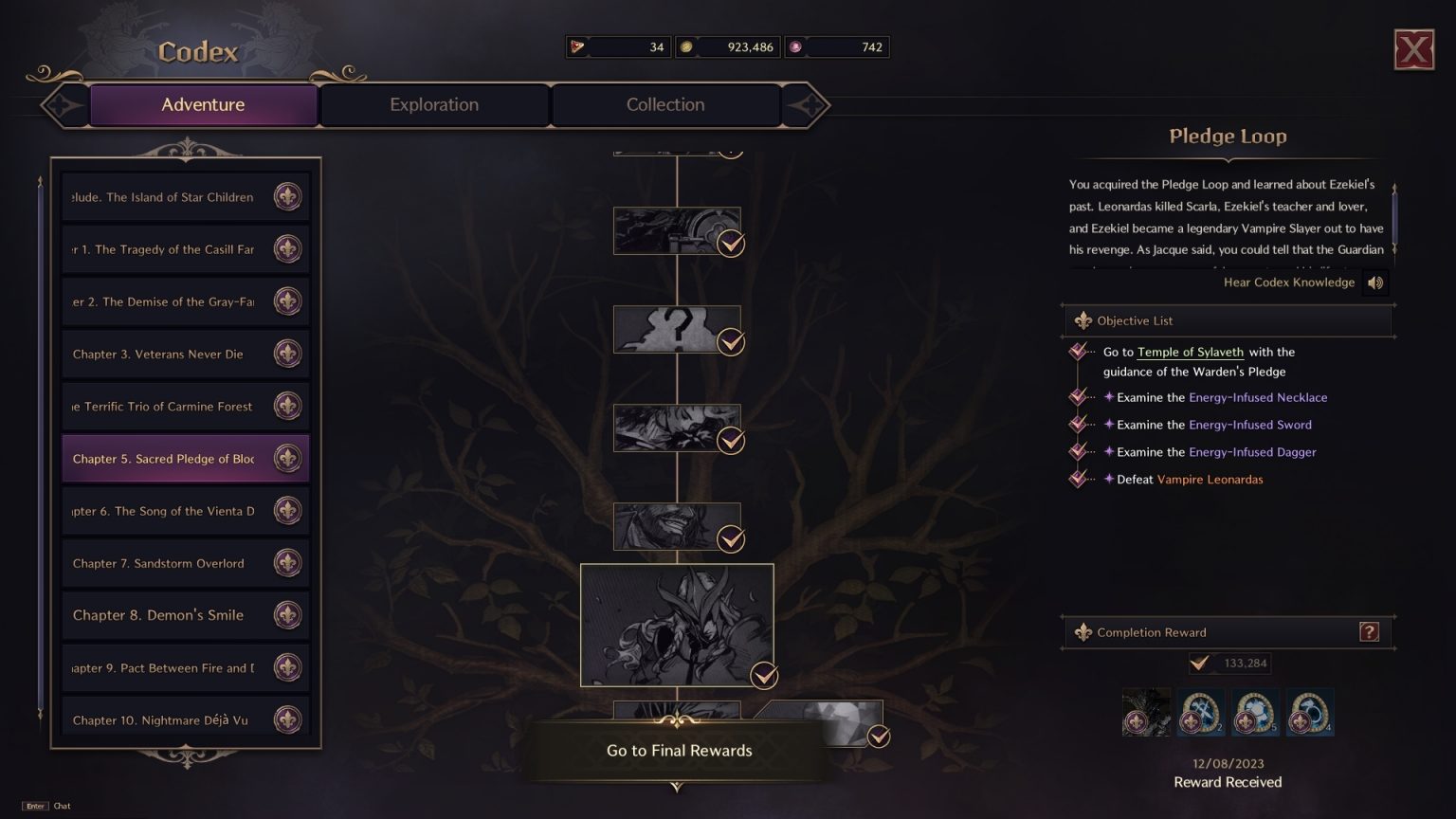Switch to the Exploration tab

click(x=433, y=104)
